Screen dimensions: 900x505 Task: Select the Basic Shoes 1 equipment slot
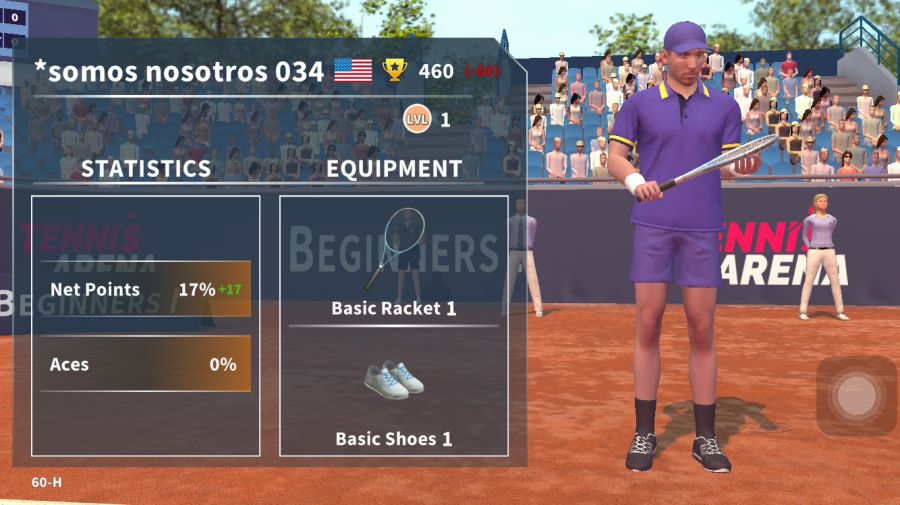pos(393,395)
